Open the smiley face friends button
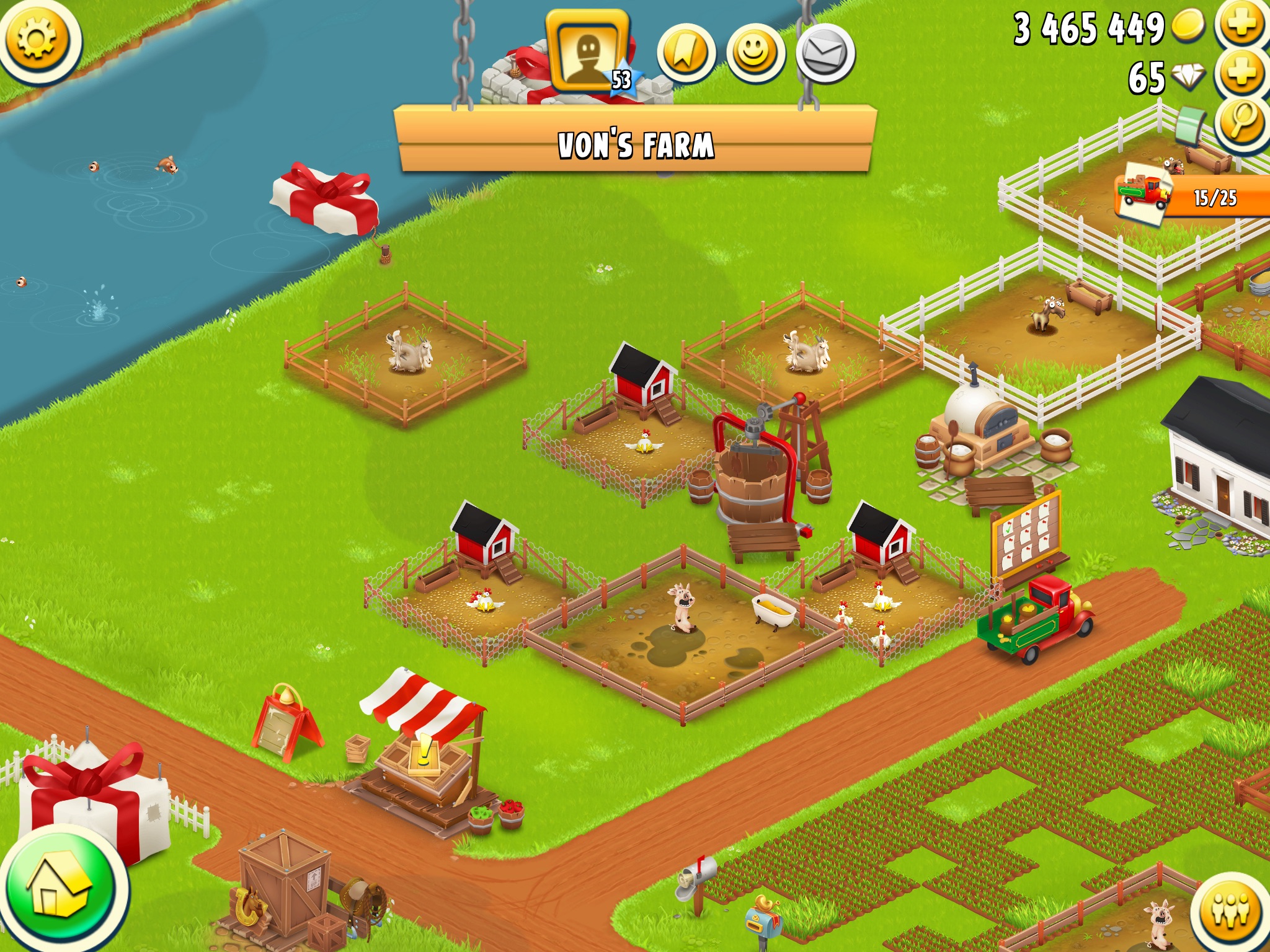 pyautogui.click(x=755, y=54)
